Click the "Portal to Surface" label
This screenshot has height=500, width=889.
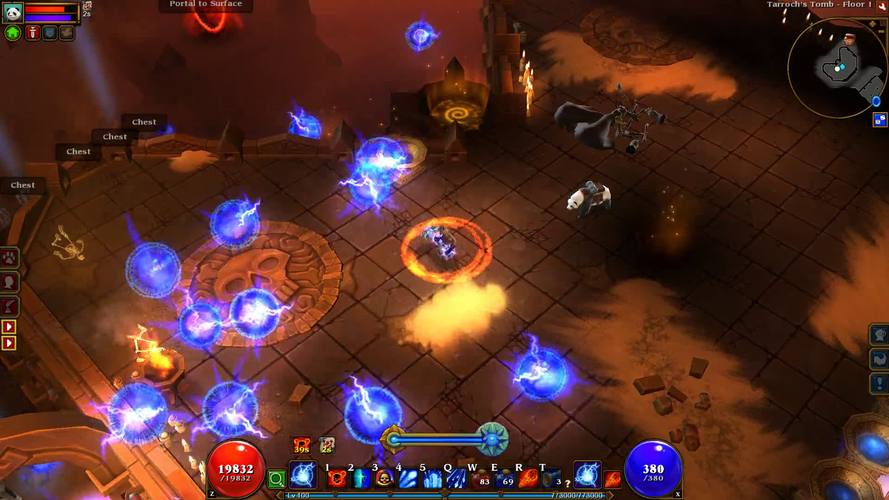205,5
